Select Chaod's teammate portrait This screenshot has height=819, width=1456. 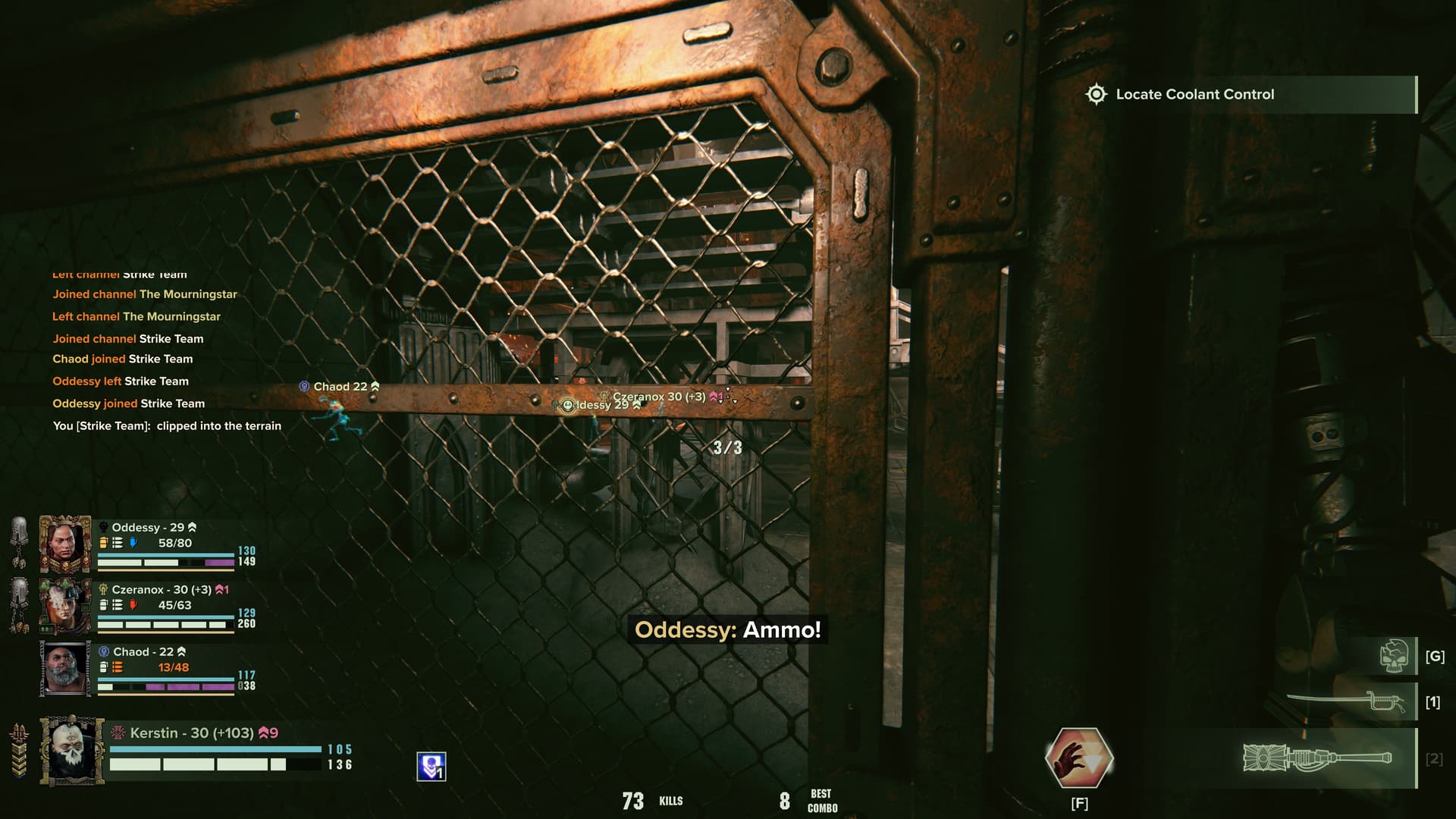[65, 668]
